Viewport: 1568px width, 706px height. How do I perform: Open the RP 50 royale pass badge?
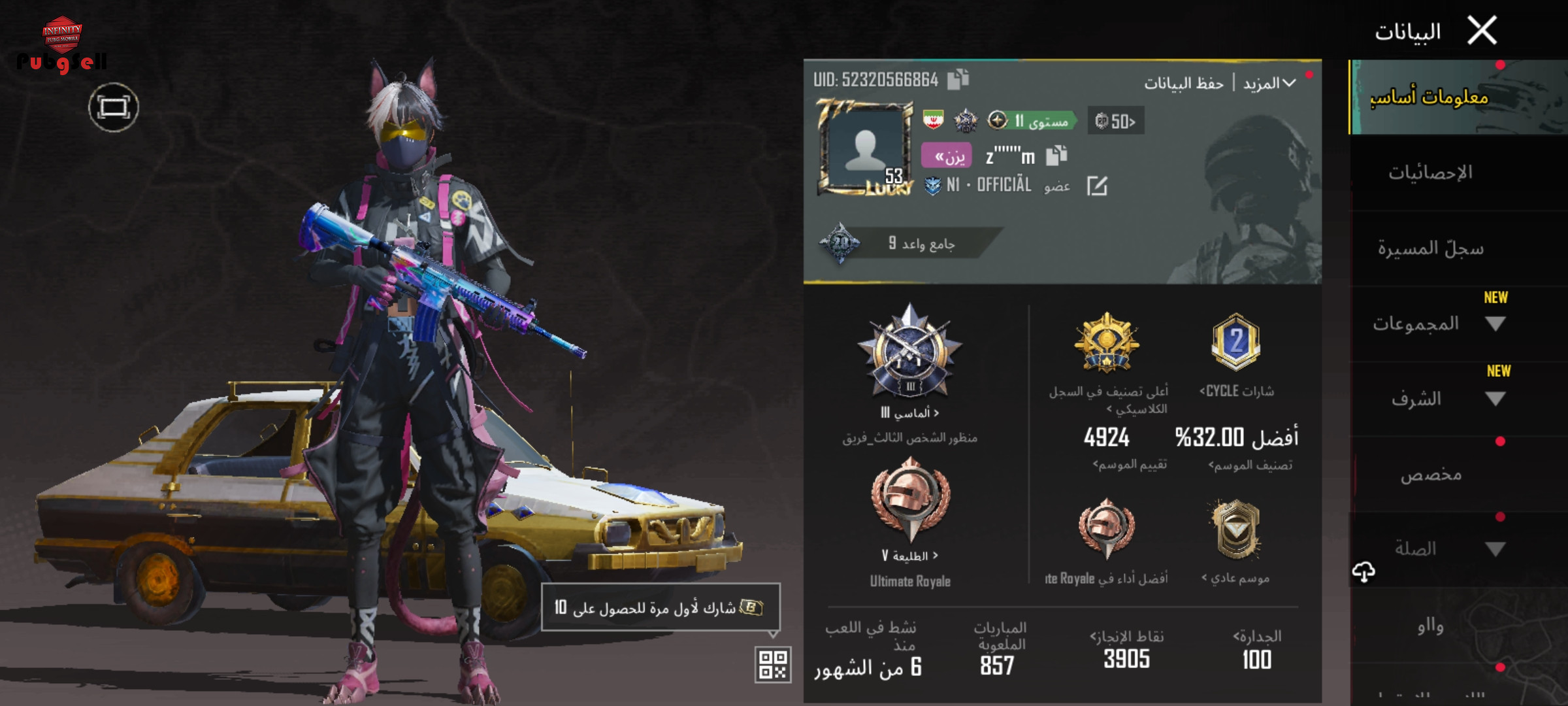1115,121
